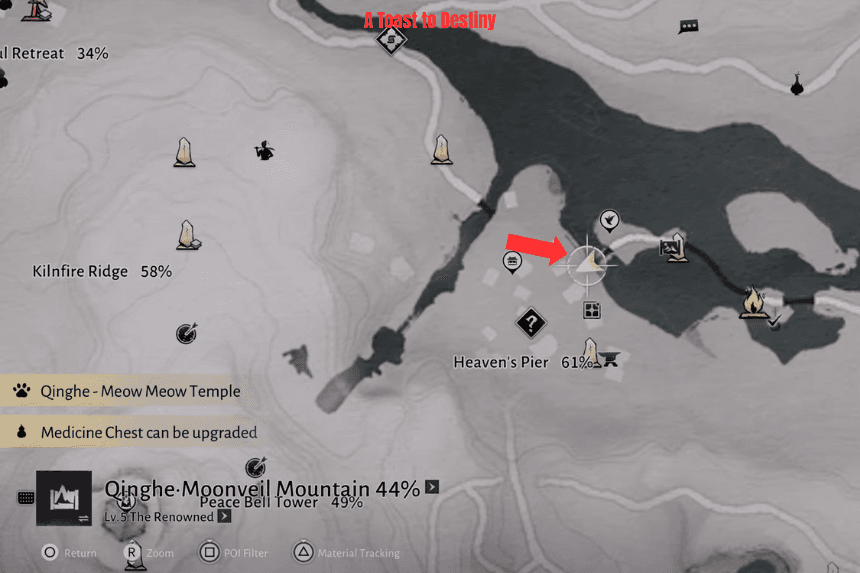Select the bird pin marker
The height and width of the screenshot is (573, 860).
click(609, 220)
